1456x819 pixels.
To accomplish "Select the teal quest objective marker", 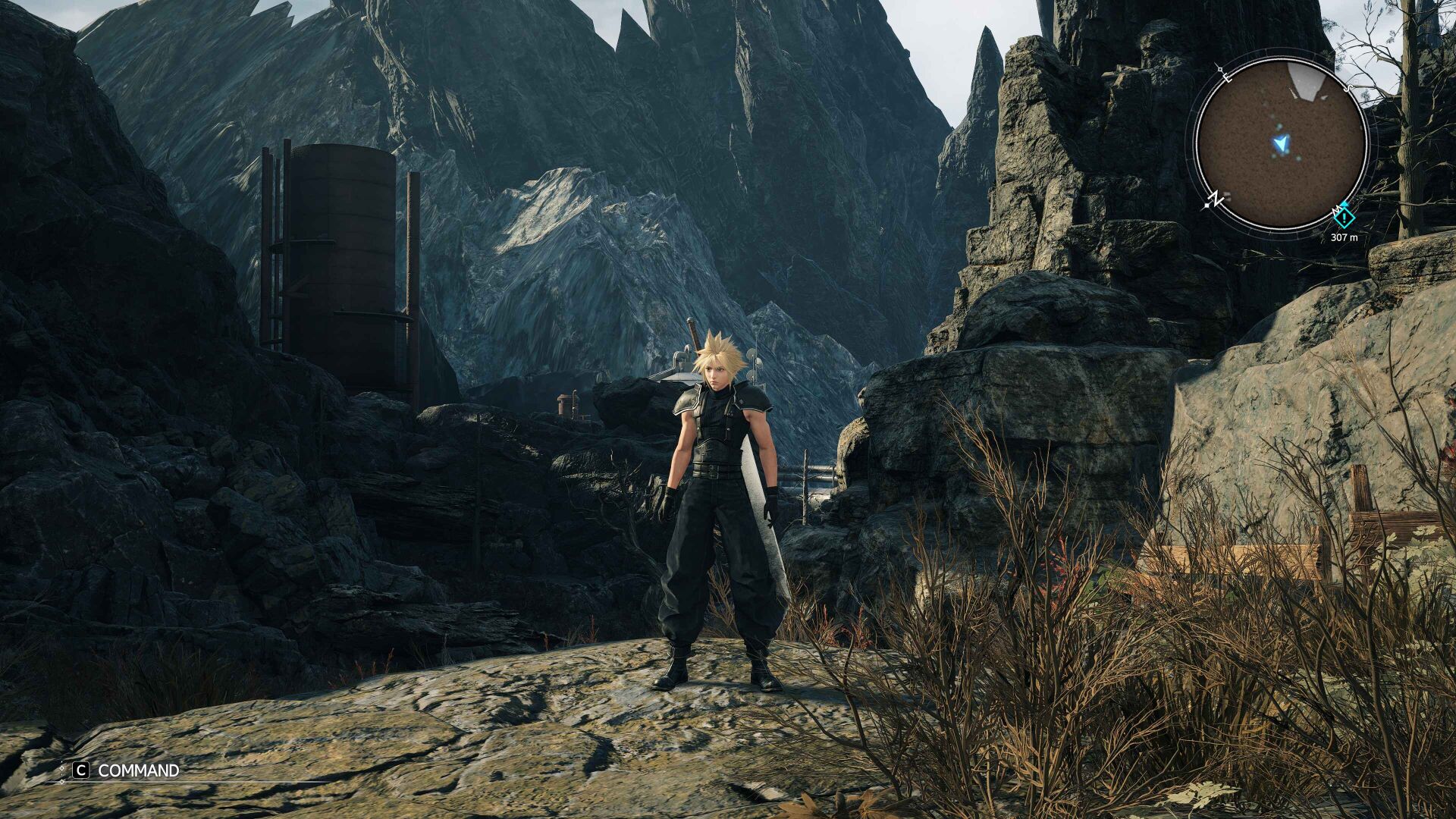I will click(1344, 218).
